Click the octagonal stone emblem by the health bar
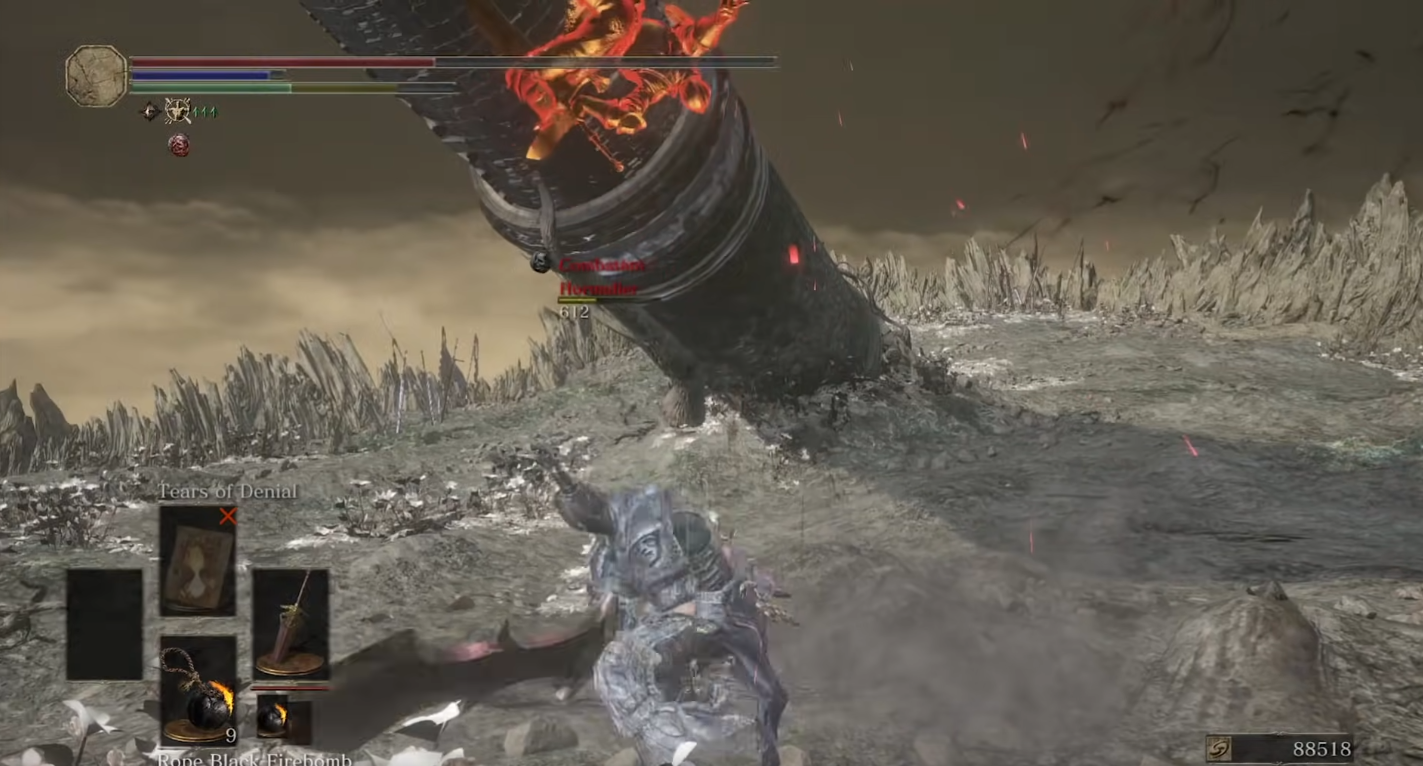 click(x=96, y=76)
